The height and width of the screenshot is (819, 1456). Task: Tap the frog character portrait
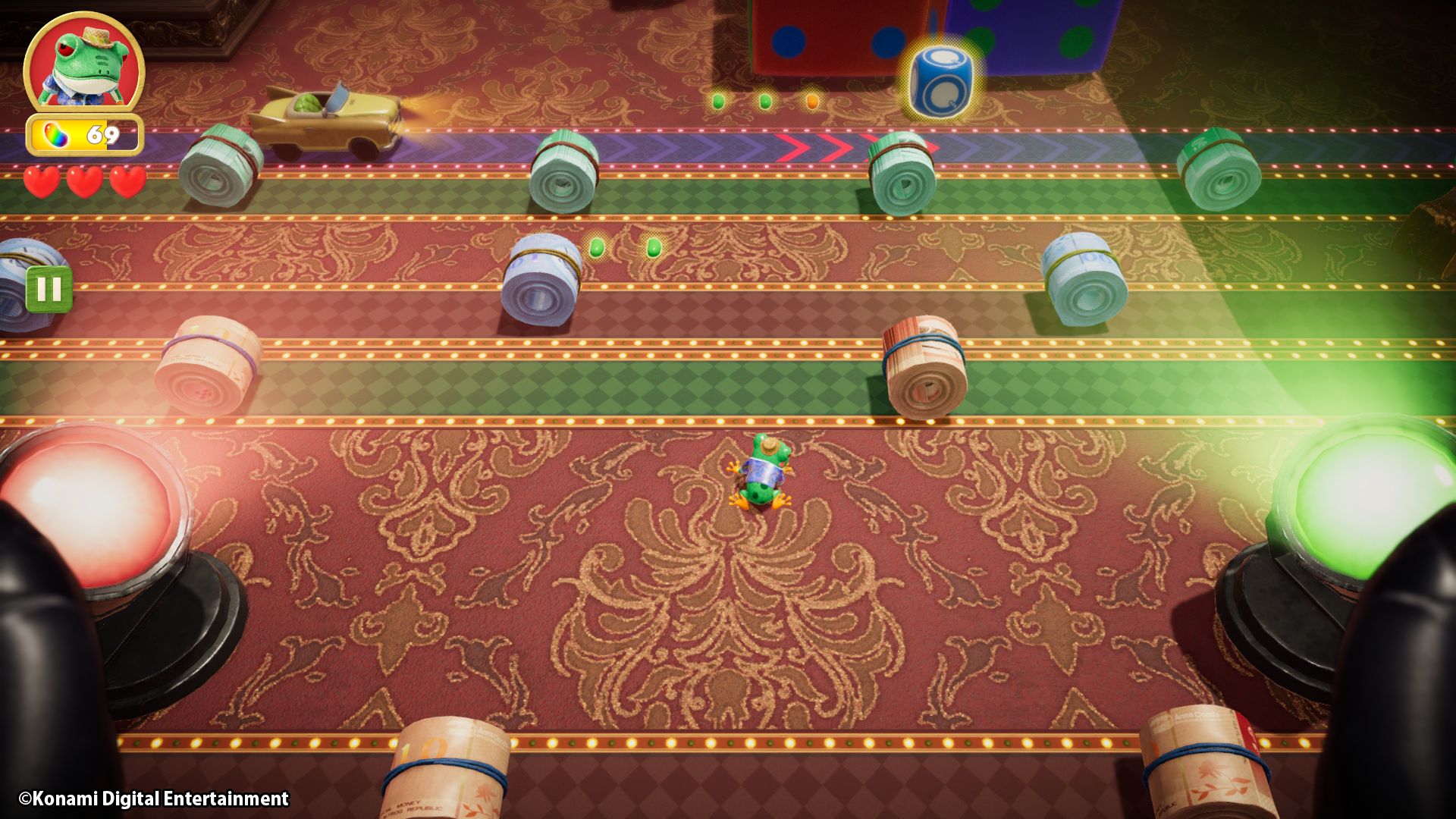[83, 63]
